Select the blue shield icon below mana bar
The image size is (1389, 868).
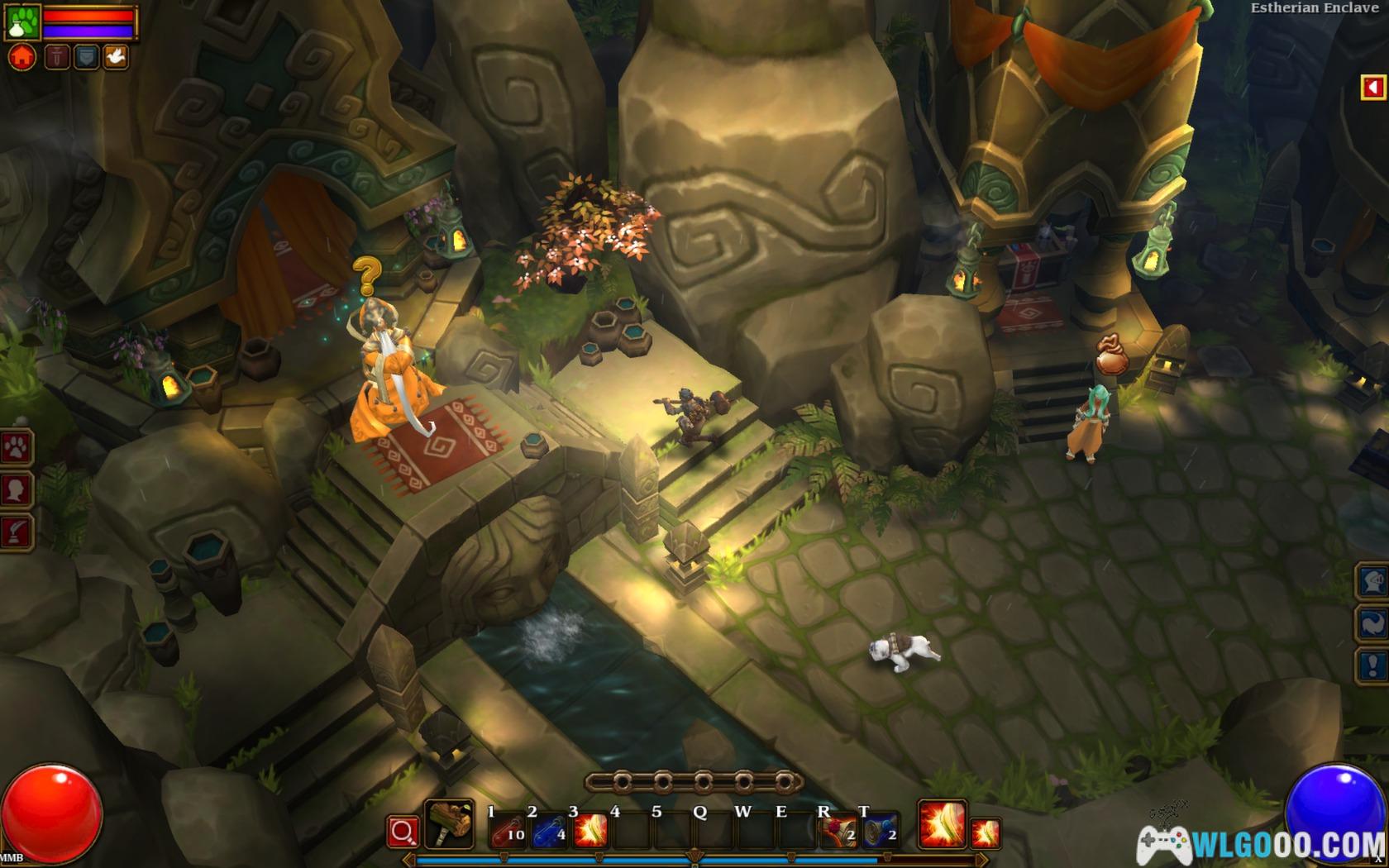tap(86, 57)
